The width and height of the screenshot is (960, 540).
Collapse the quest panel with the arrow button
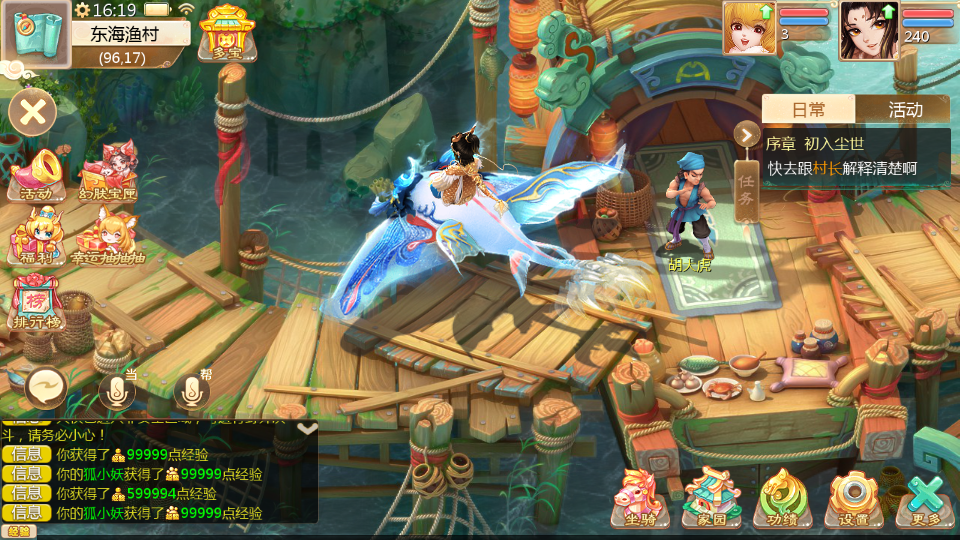tap(746, 135)
